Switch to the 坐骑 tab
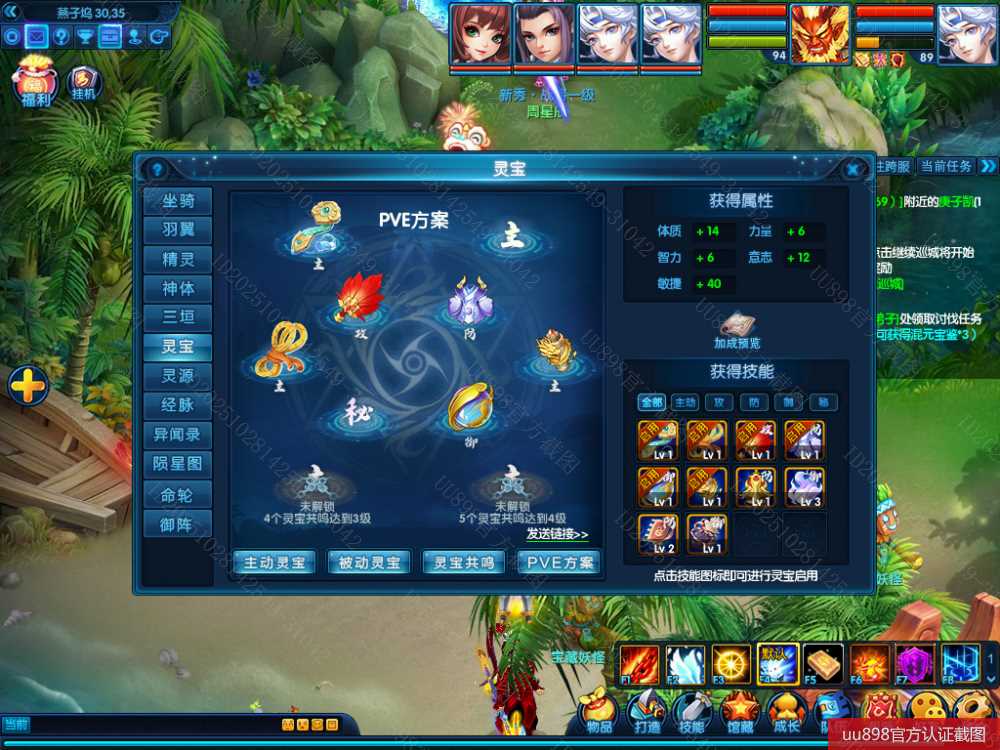The width and height of the screenshot is (1000, 750). tap(178, 201)
